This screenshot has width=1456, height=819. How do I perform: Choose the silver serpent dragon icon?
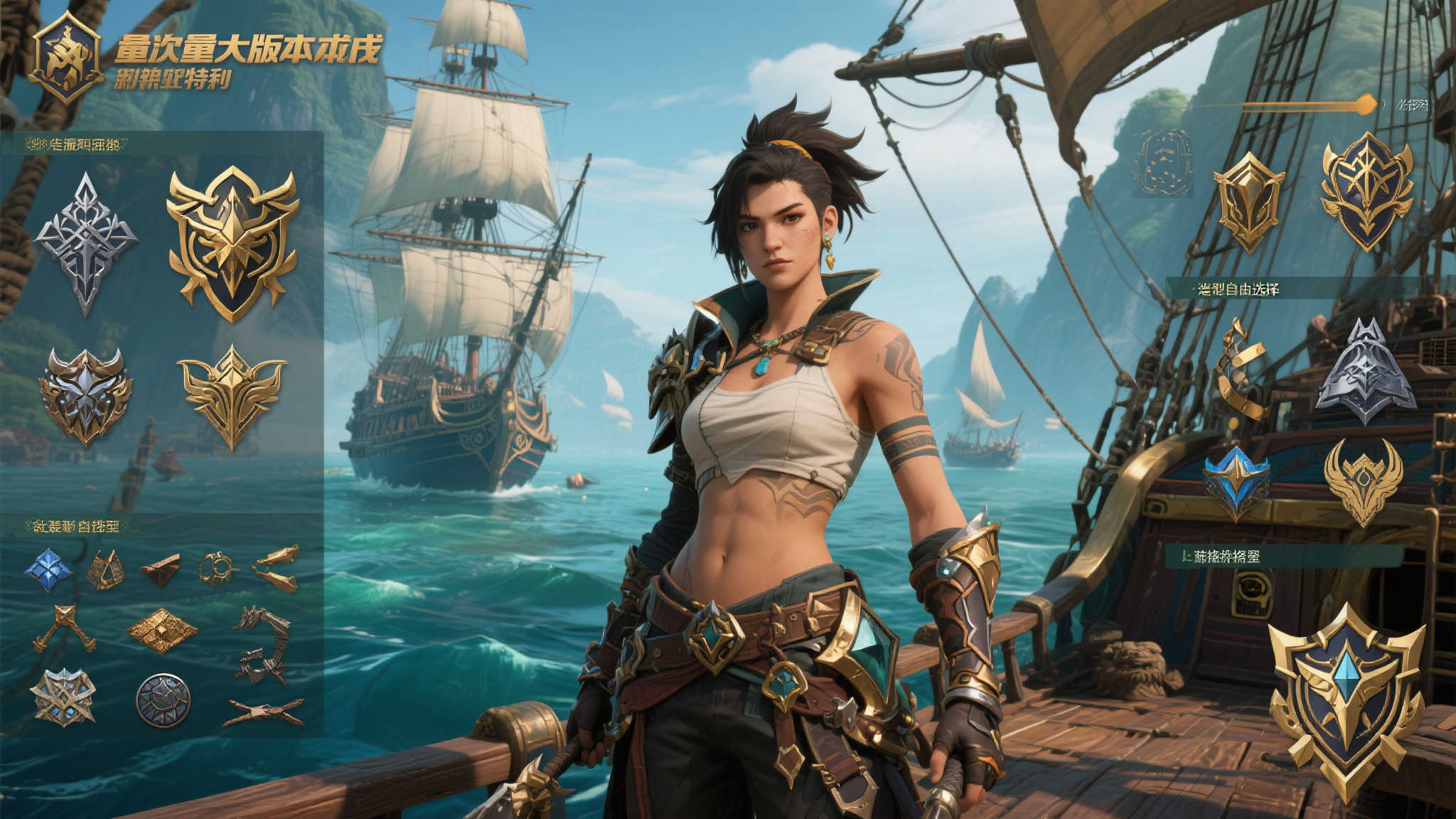click(262, 643)
